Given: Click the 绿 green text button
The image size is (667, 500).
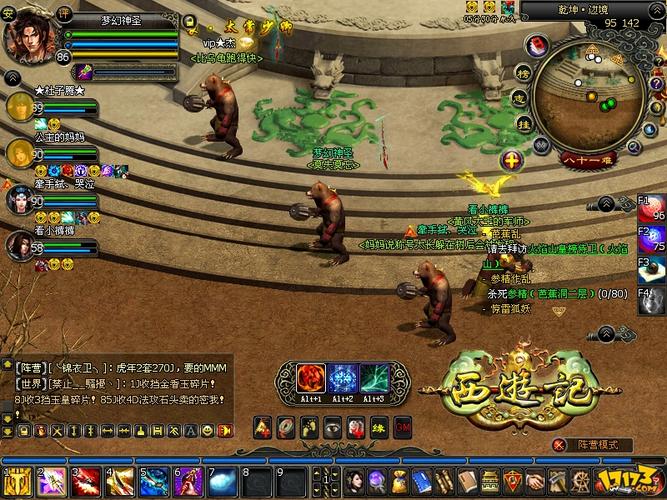Looking at the screenshot, I should point(380,426).
